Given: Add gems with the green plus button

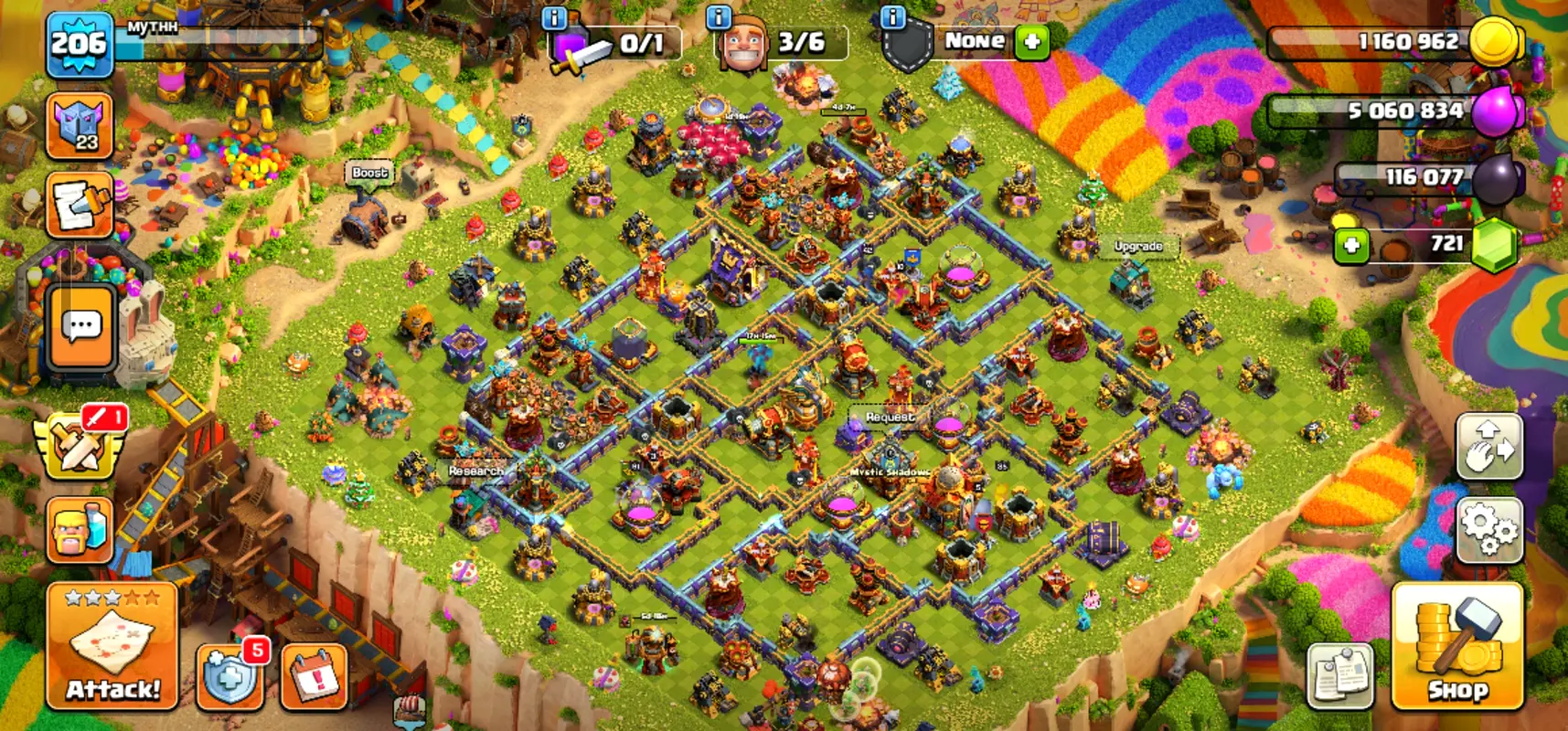Looking at the screenshot, I should [x=1351, y=245].
